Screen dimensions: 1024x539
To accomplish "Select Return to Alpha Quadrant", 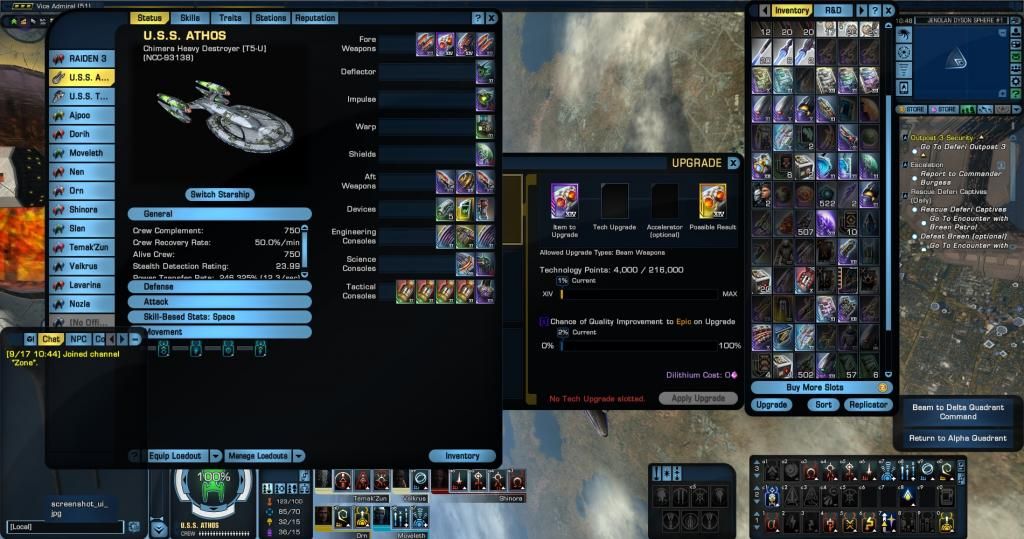I will 957,438.
